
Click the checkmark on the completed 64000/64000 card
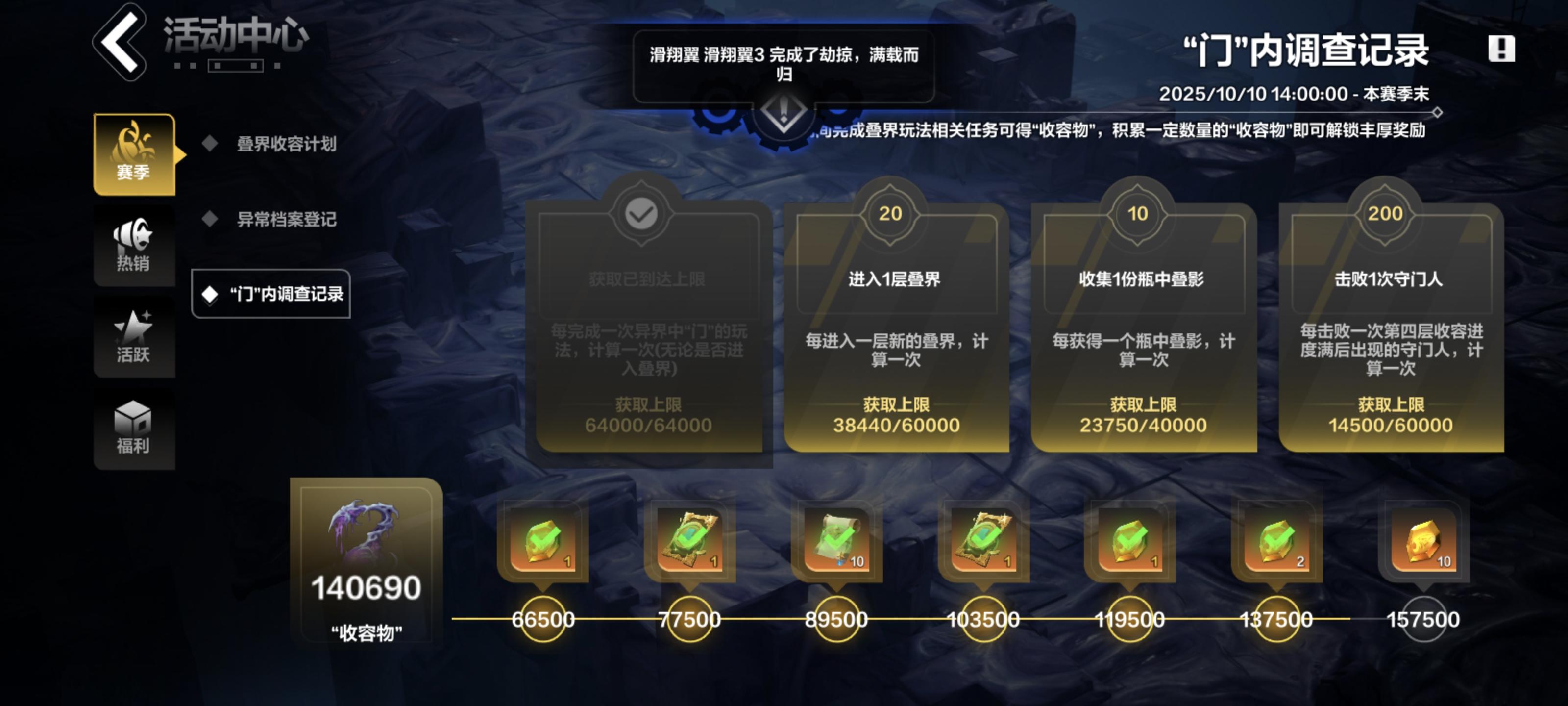(640, 214)
